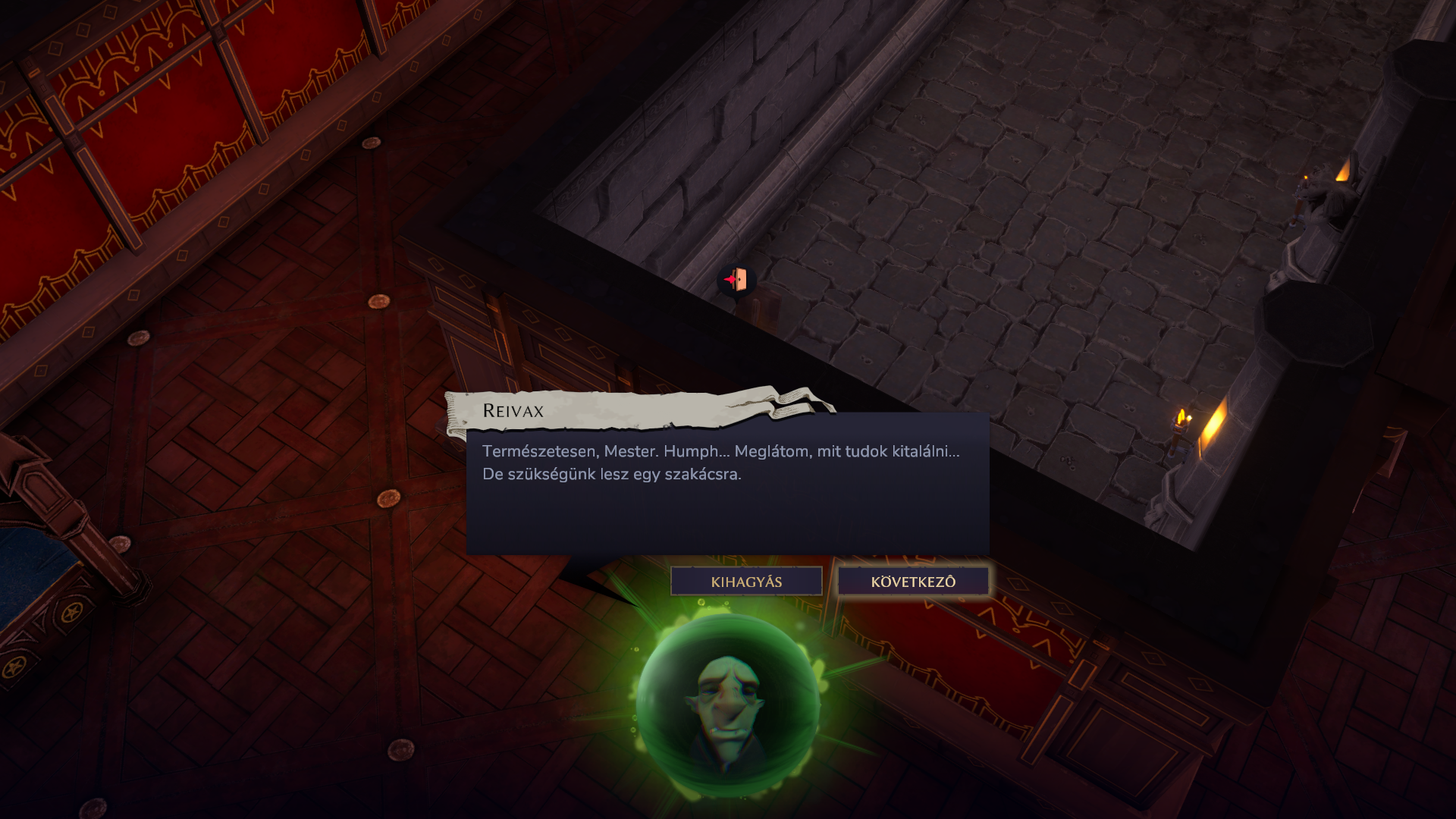Skip the dialogue with the Kihagyás button
The height and width of the screenshot is (819, 1456).
[x=746, y=582]
